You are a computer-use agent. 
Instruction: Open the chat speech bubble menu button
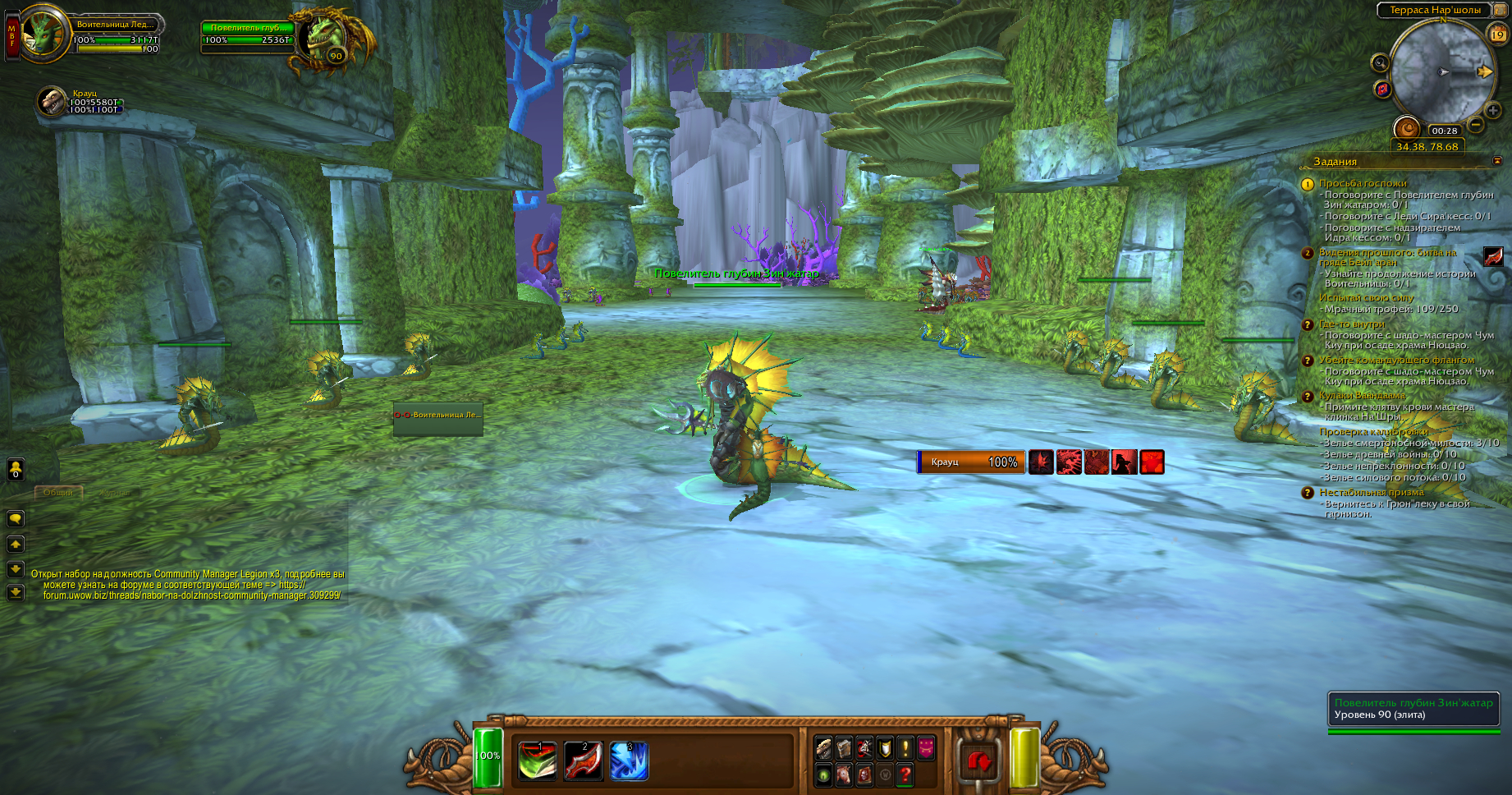16,518
